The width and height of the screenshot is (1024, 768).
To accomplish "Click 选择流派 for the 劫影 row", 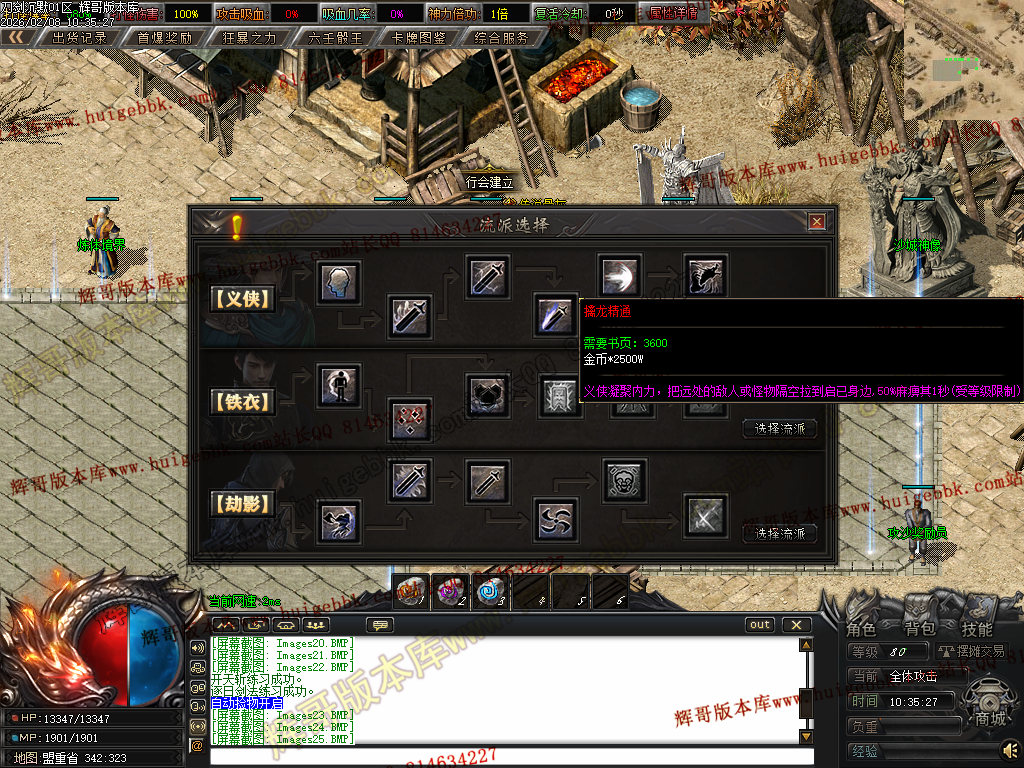I will click(x=780, y=533).
